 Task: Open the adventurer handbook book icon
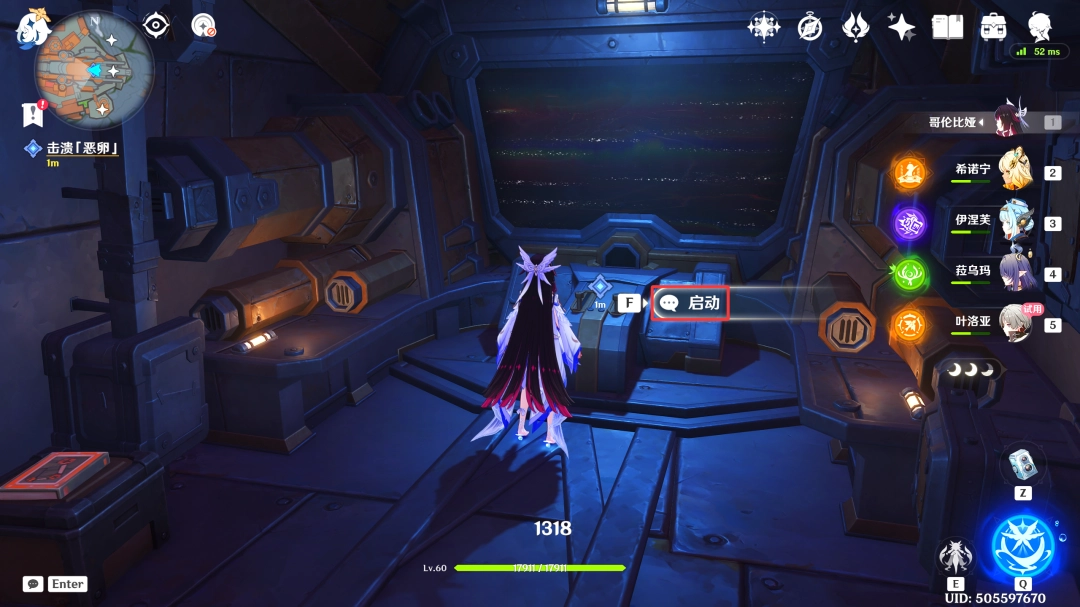click(x=947, y=27)
